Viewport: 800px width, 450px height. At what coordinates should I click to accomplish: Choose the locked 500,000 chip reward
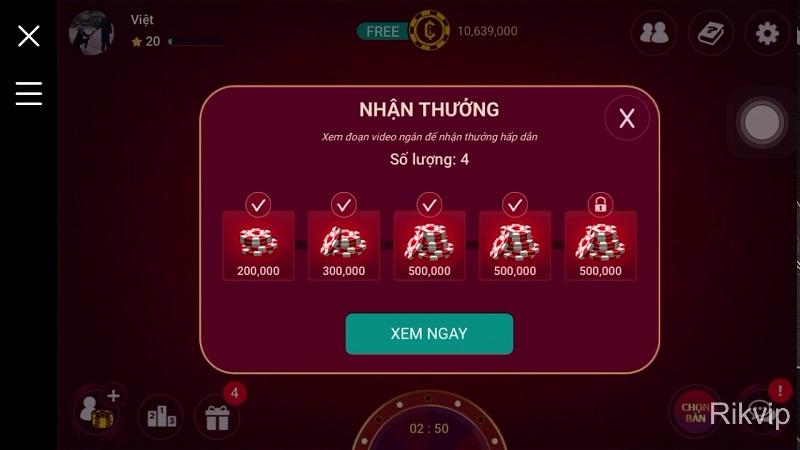click(600, 246)
